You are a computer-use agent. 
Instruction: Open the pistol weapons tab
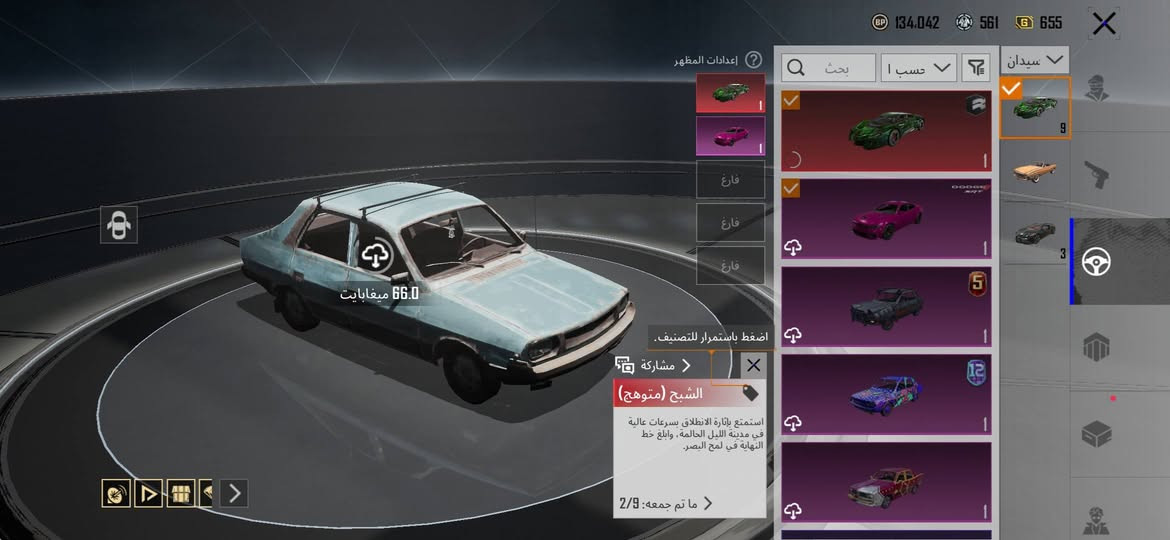point(1098,176)
